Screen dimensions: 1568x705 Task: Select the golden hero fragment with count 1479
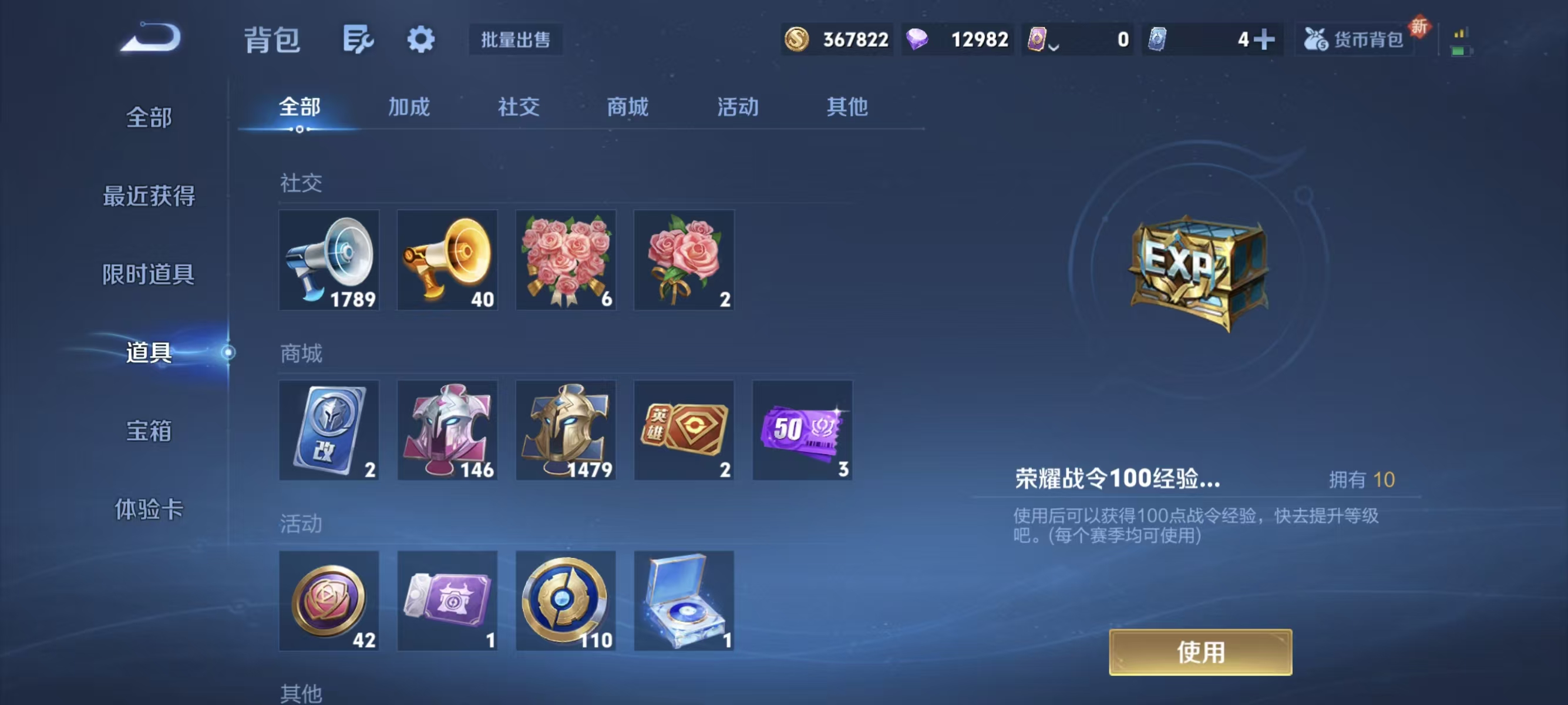click(566, 431)
